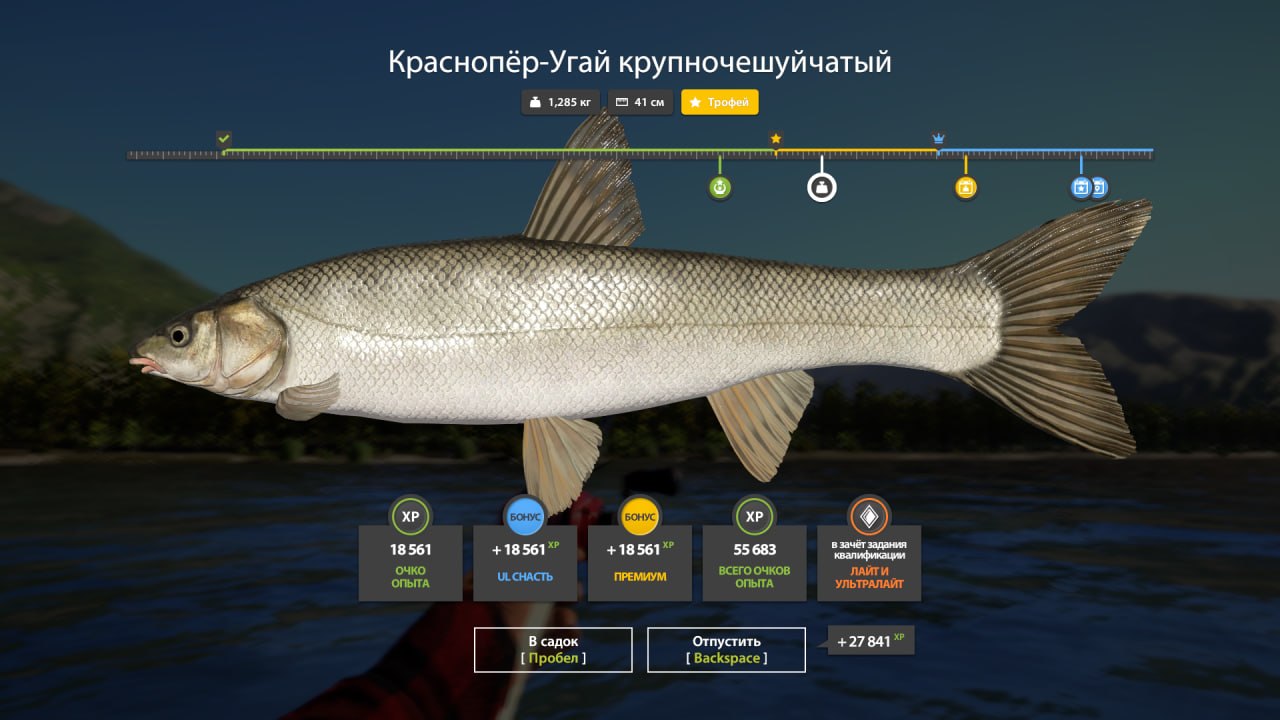Click the Трофей badge
Image resolution: width=1280 pixels, height=720 pixels.
click(720, 102)
